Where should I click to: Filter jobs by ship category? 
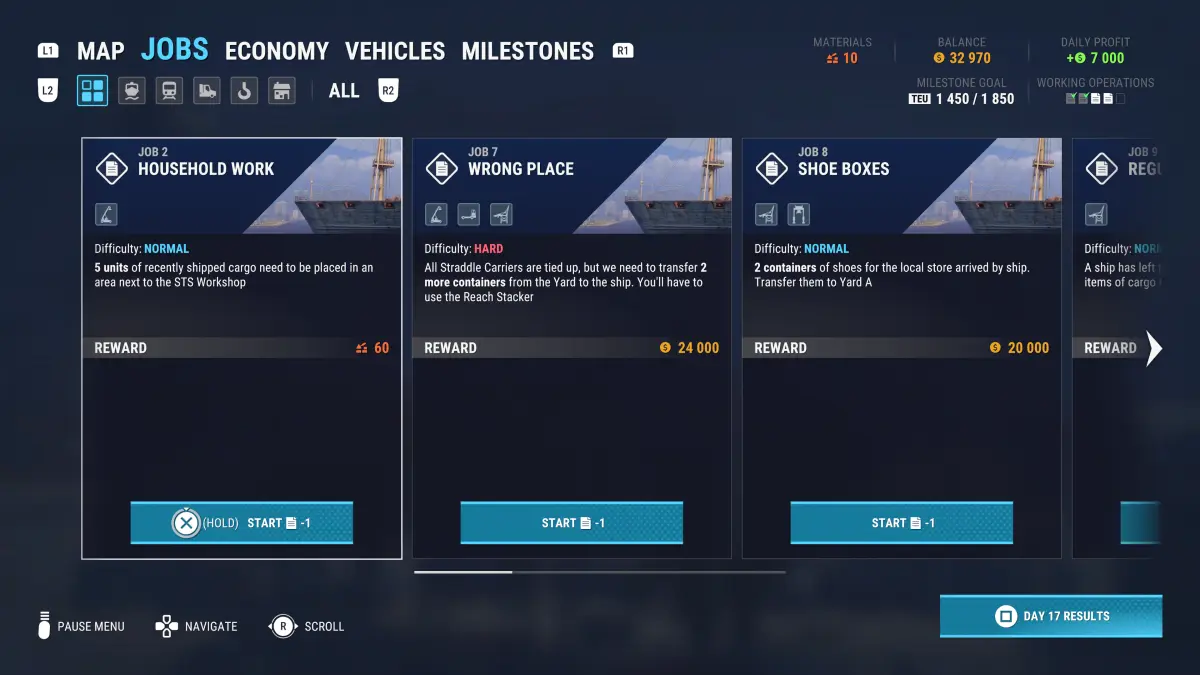pos(131,91)
